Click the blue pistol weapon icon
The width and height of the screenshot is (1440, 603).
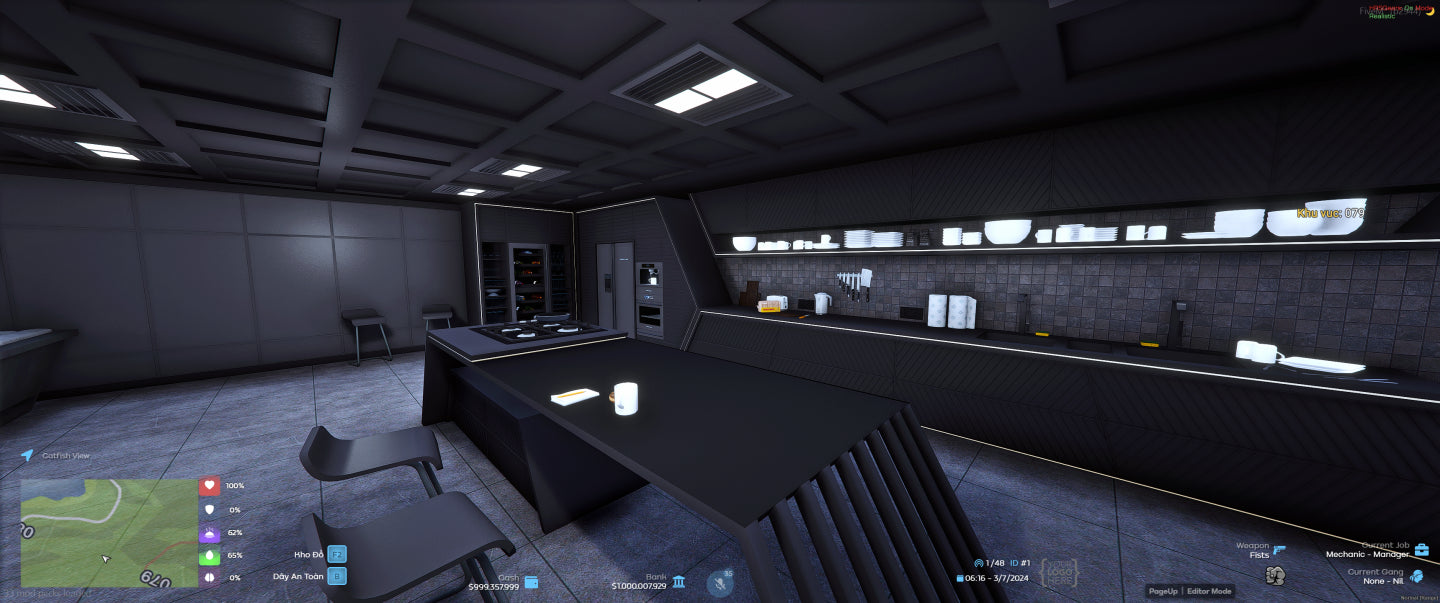pos(1279,549)
